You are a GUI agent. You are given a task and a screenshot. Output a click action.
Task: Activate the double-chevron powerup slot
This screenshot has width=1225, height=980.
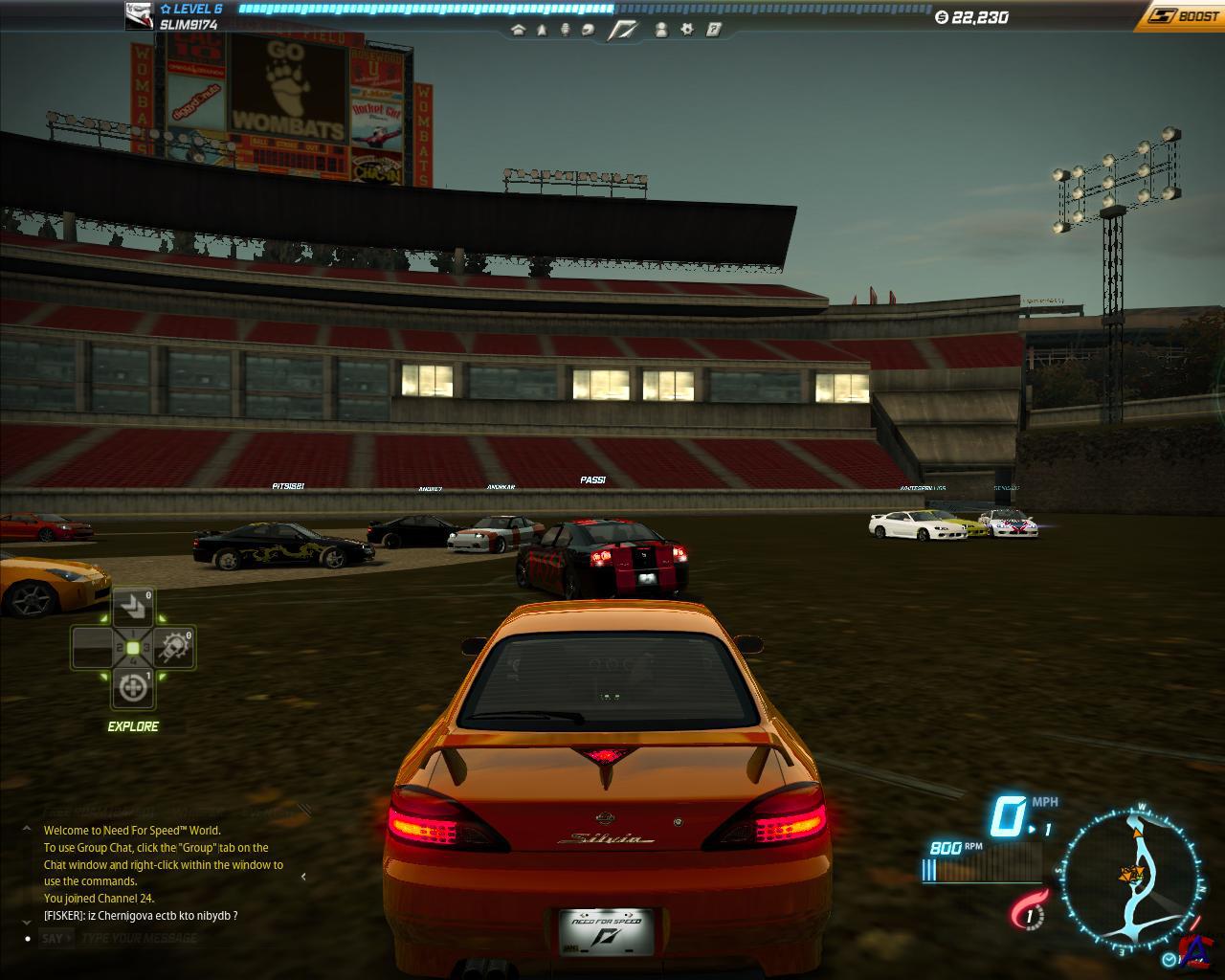(133, 608)
